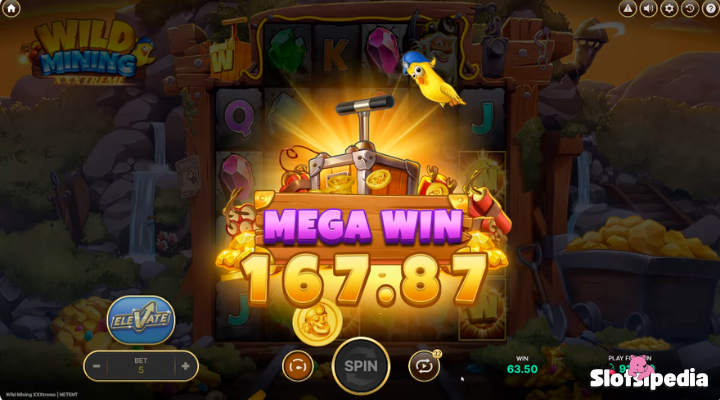Increase the bet with the plus button
Viewport: 720px width, 400px height.
pos(185,366)
